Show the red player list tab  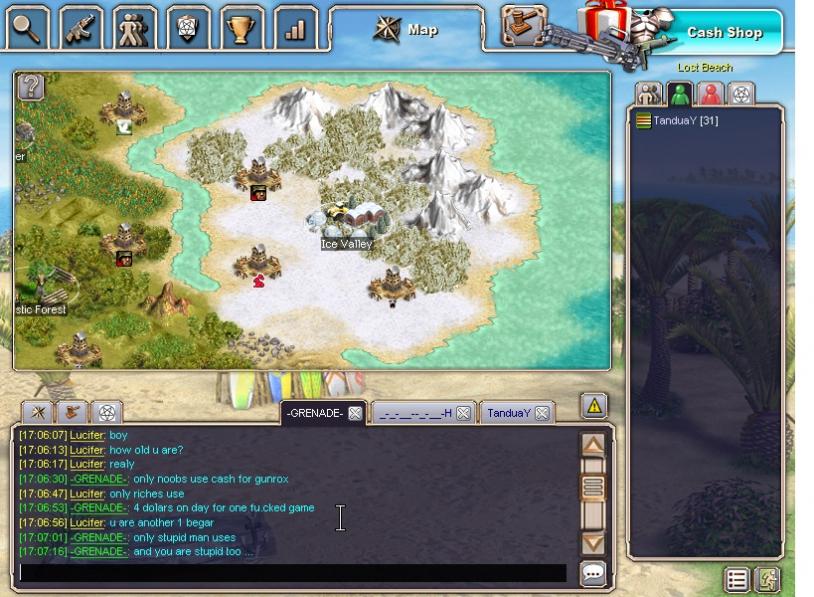pyautogui.click(x=710, y=94)
